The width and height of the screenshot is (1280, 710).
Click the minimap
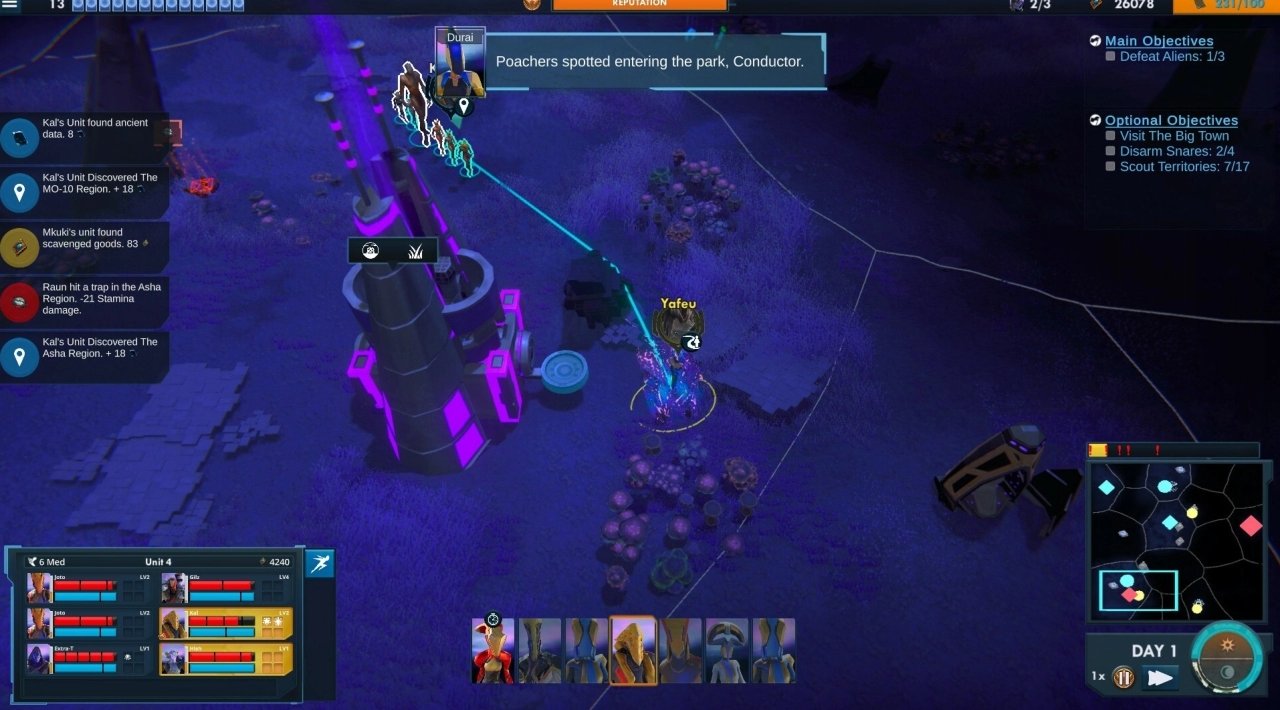click(1176, 540)
